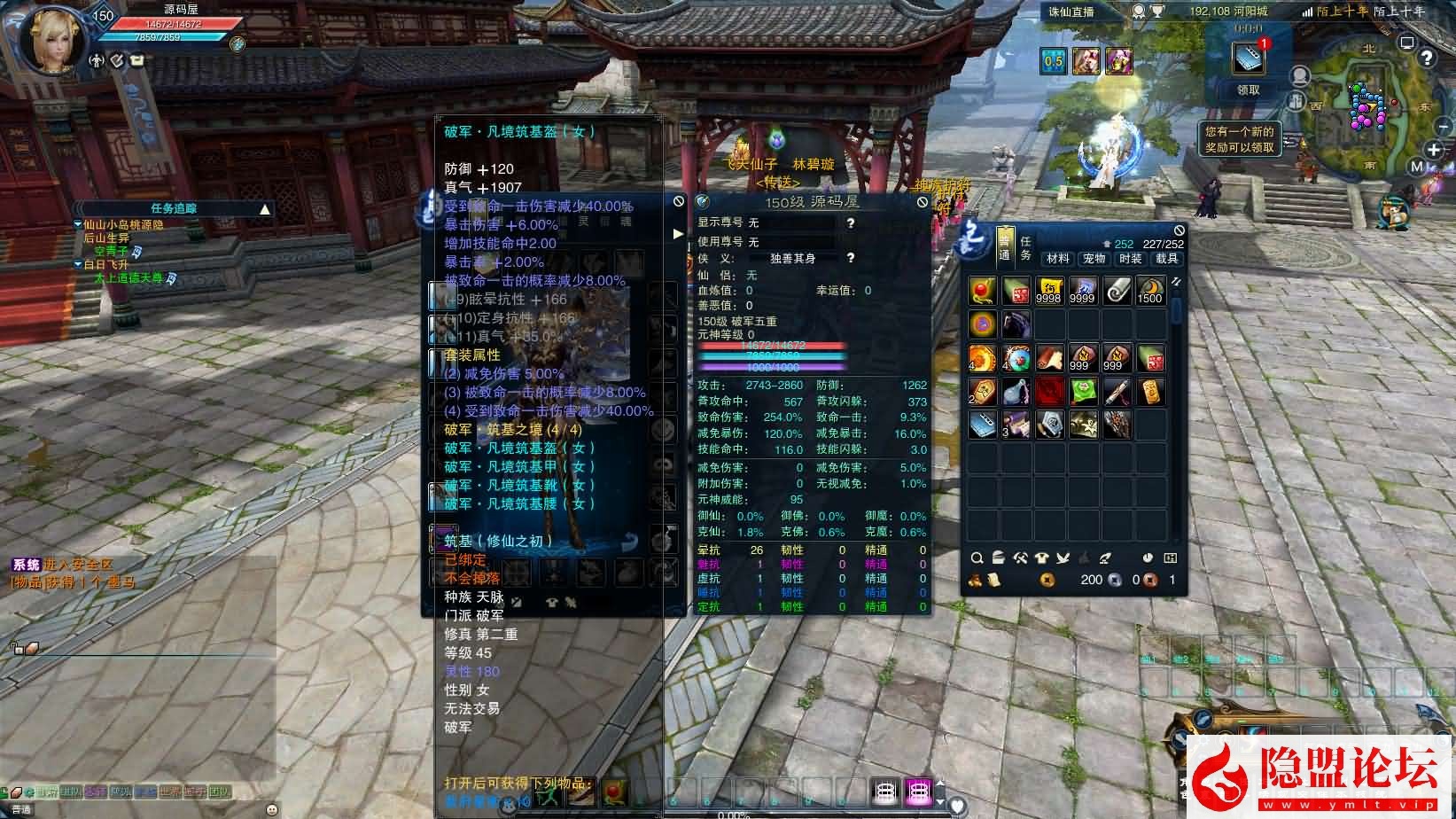Close the 150级 character stats panel
This screenshot has width=1456, height=819.
922,202
